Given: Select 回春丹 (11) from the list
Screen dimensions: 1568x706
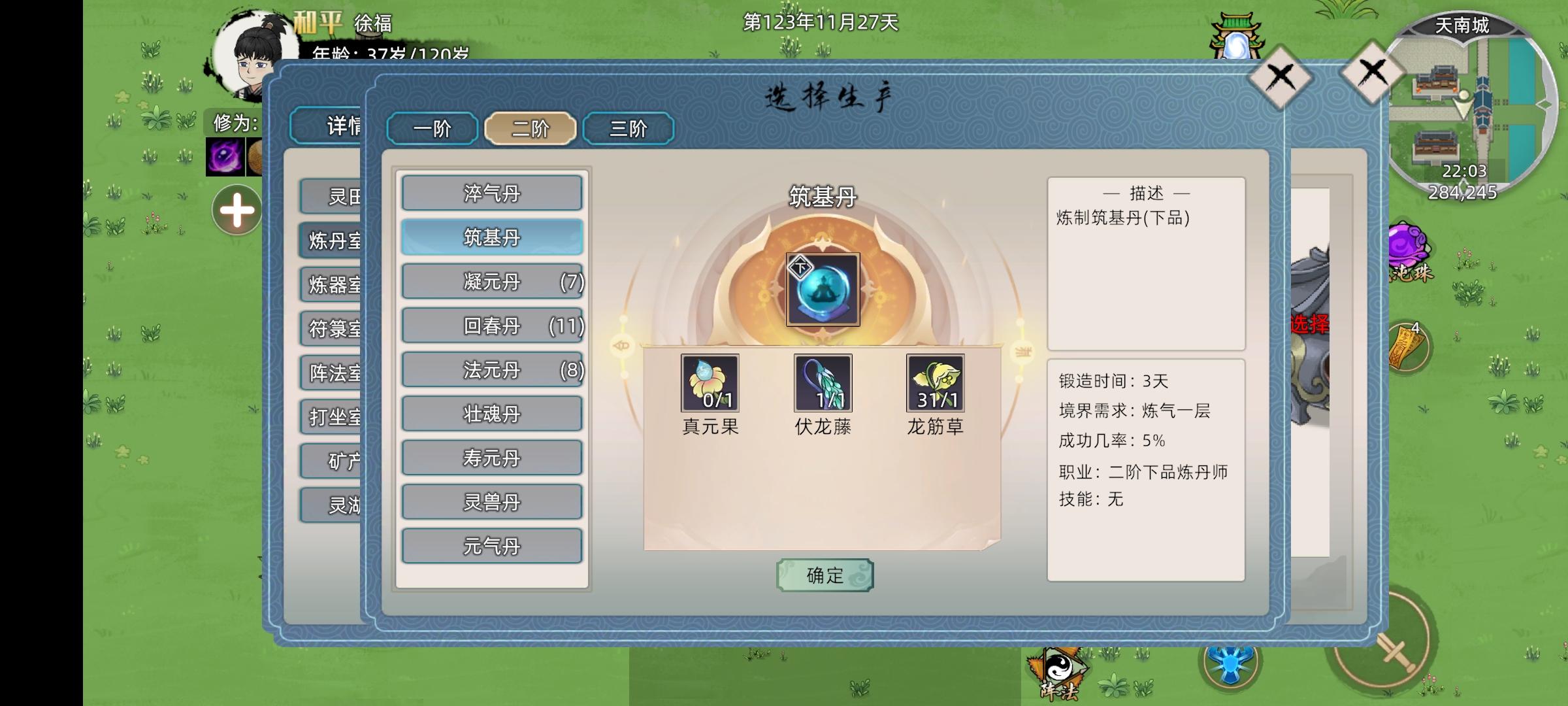Looking at the screenshot, I should click(x=492, y=326).
